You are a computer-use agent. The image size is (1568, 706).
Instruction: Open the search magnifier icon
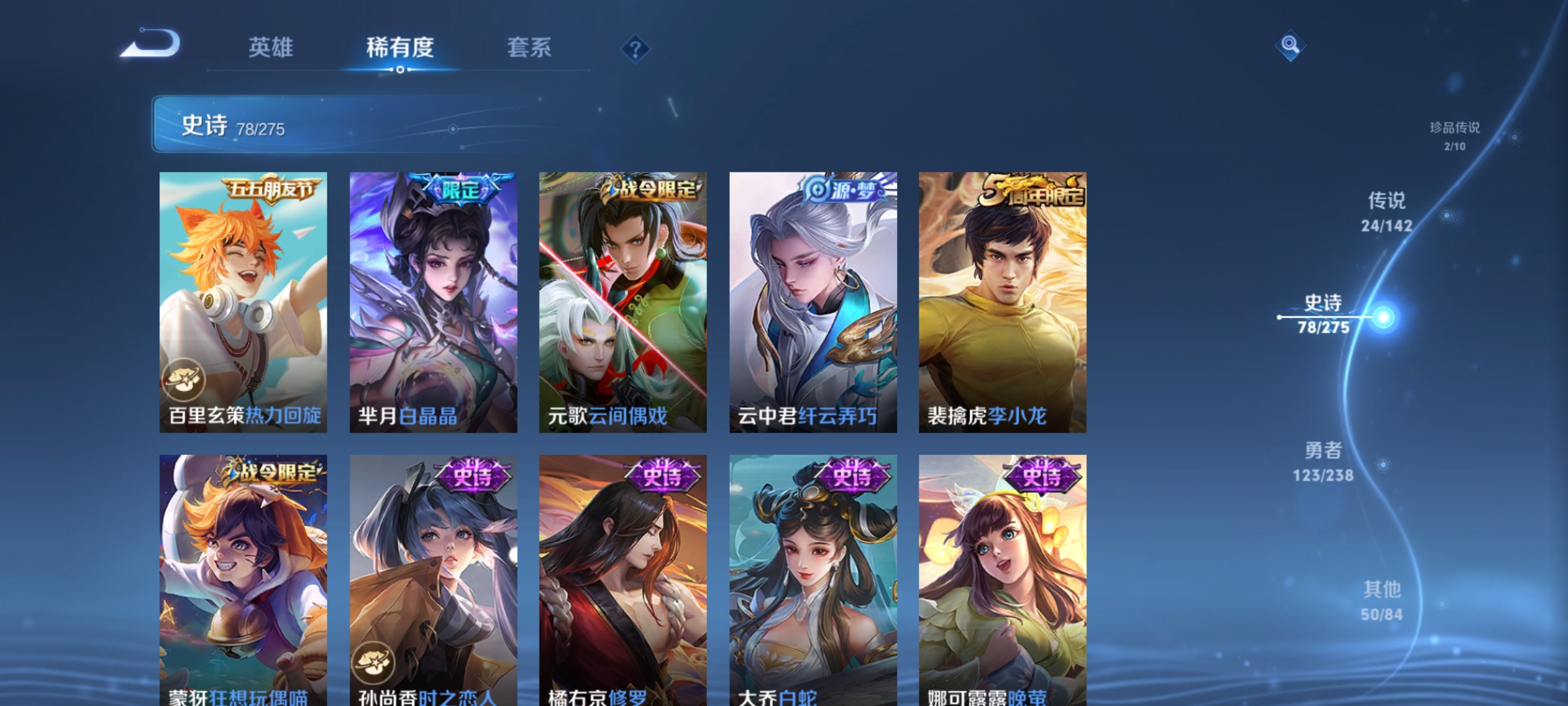click(1291, 46)
